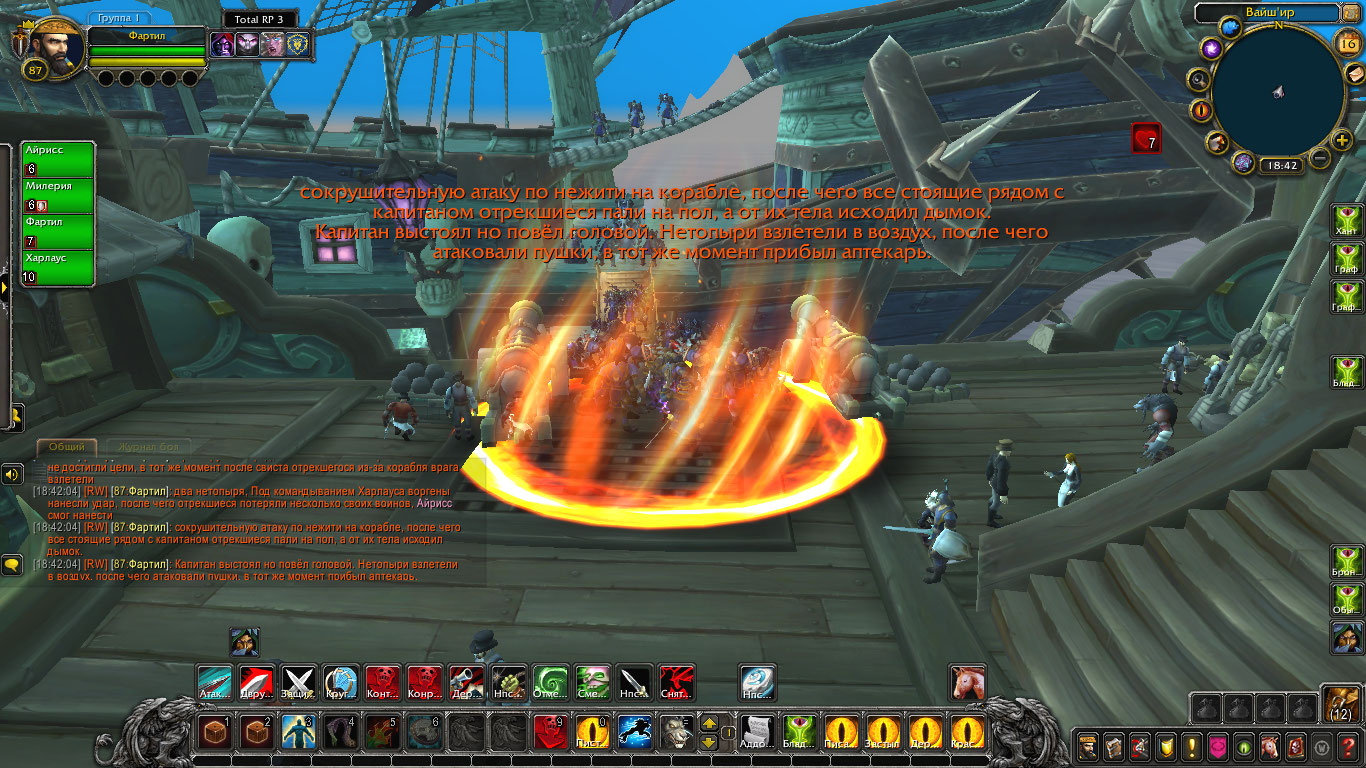The image size is (1366, 768).
Task: Open the spellbook micro button
Action: 1114,746
